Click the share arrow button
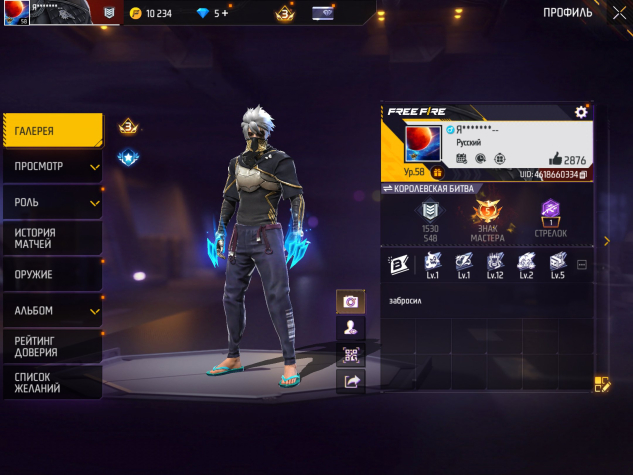This screenshot has height=475, width=633. tap(351, 381)
